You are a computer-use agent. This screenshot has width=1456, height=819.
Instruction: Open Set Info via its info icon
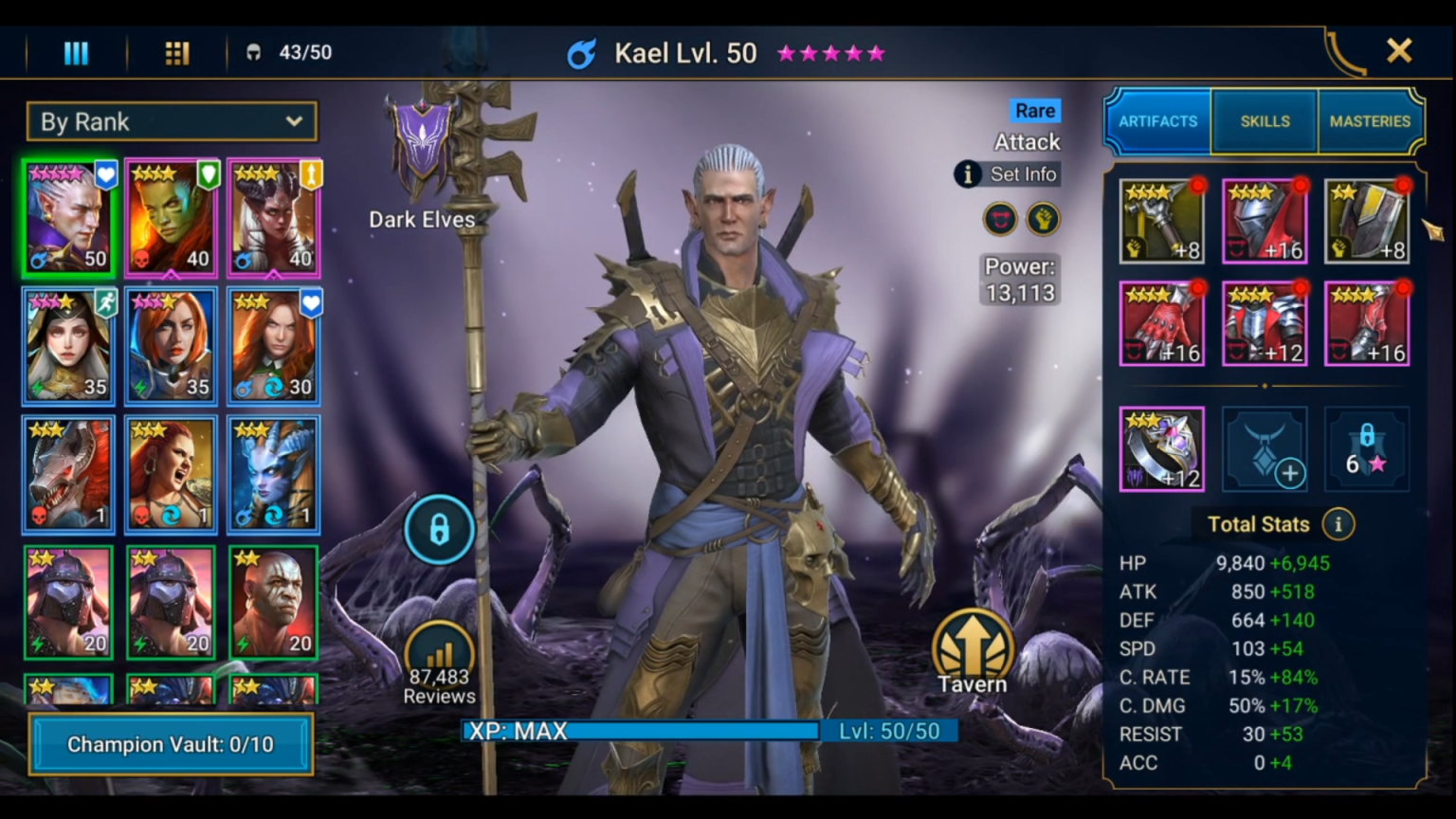966,174
